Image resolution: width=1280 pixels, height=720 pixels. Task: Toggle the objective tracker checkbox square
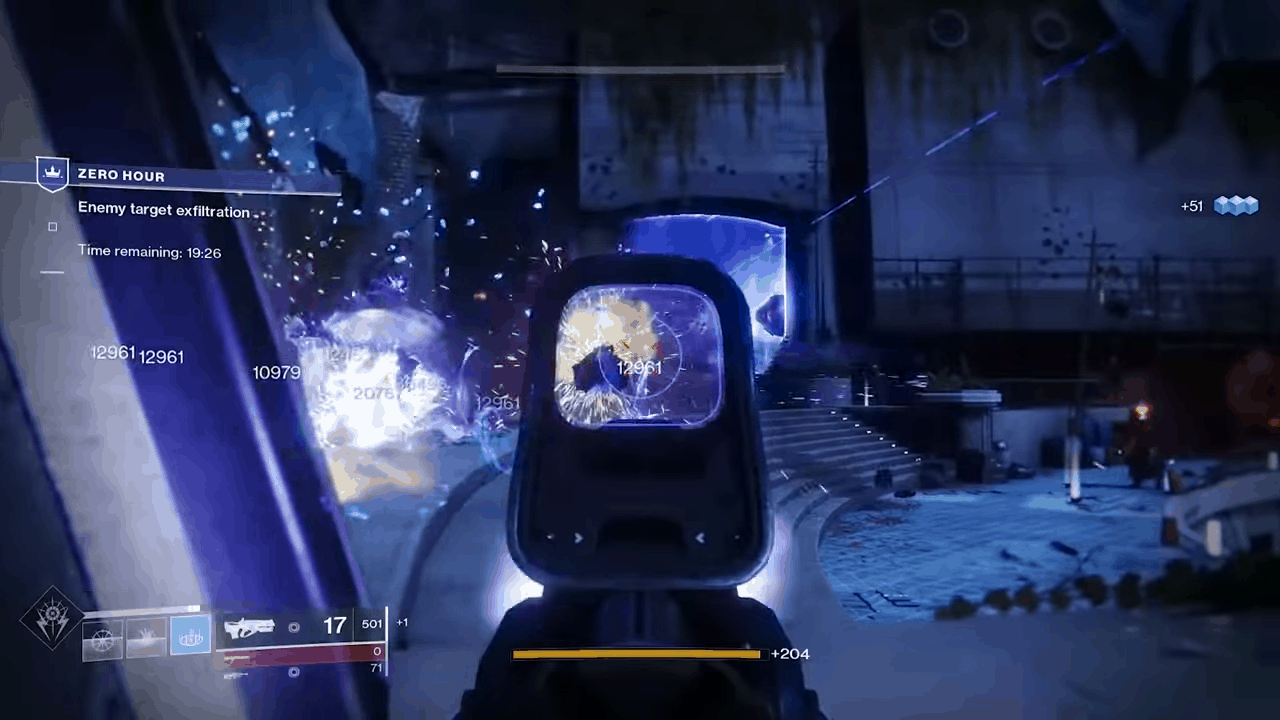click(x=52, y=227)
